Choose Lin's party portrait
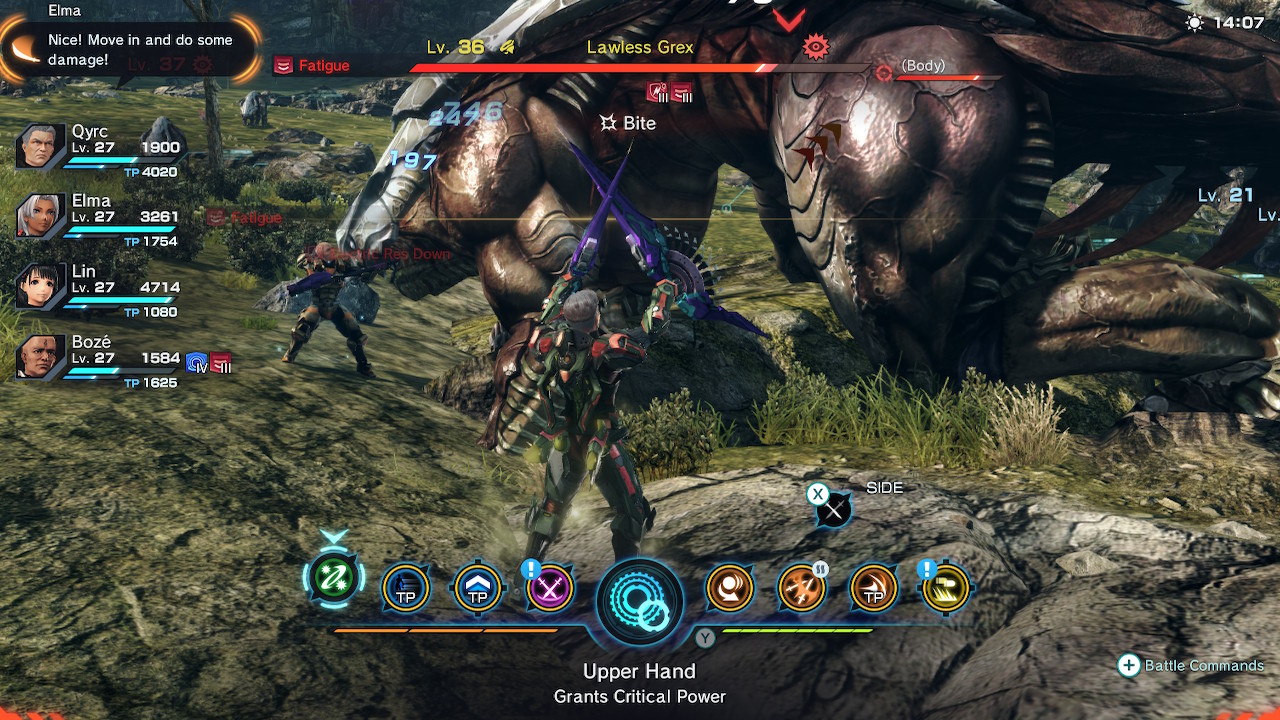 [41, 287]
